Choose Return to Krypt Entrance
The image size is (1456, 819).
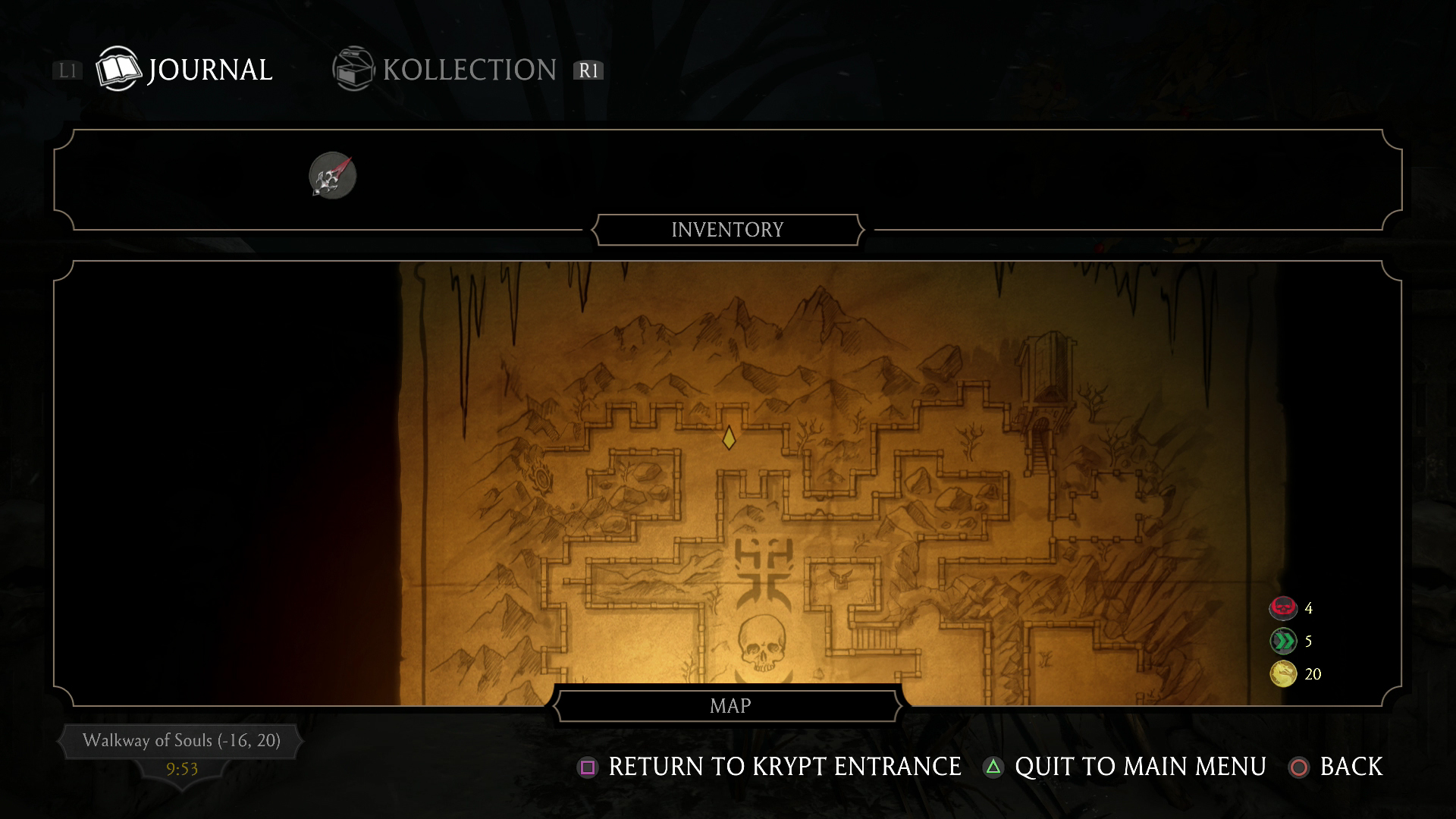pos(770,767)
